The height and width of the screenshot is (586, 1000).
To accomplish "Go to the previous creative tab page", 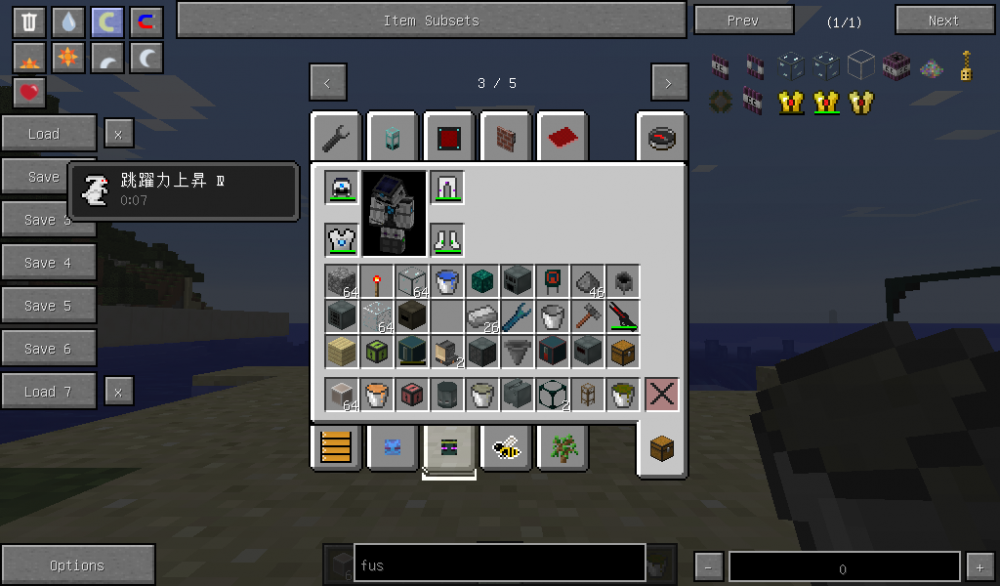I will (x=328, y=83).
